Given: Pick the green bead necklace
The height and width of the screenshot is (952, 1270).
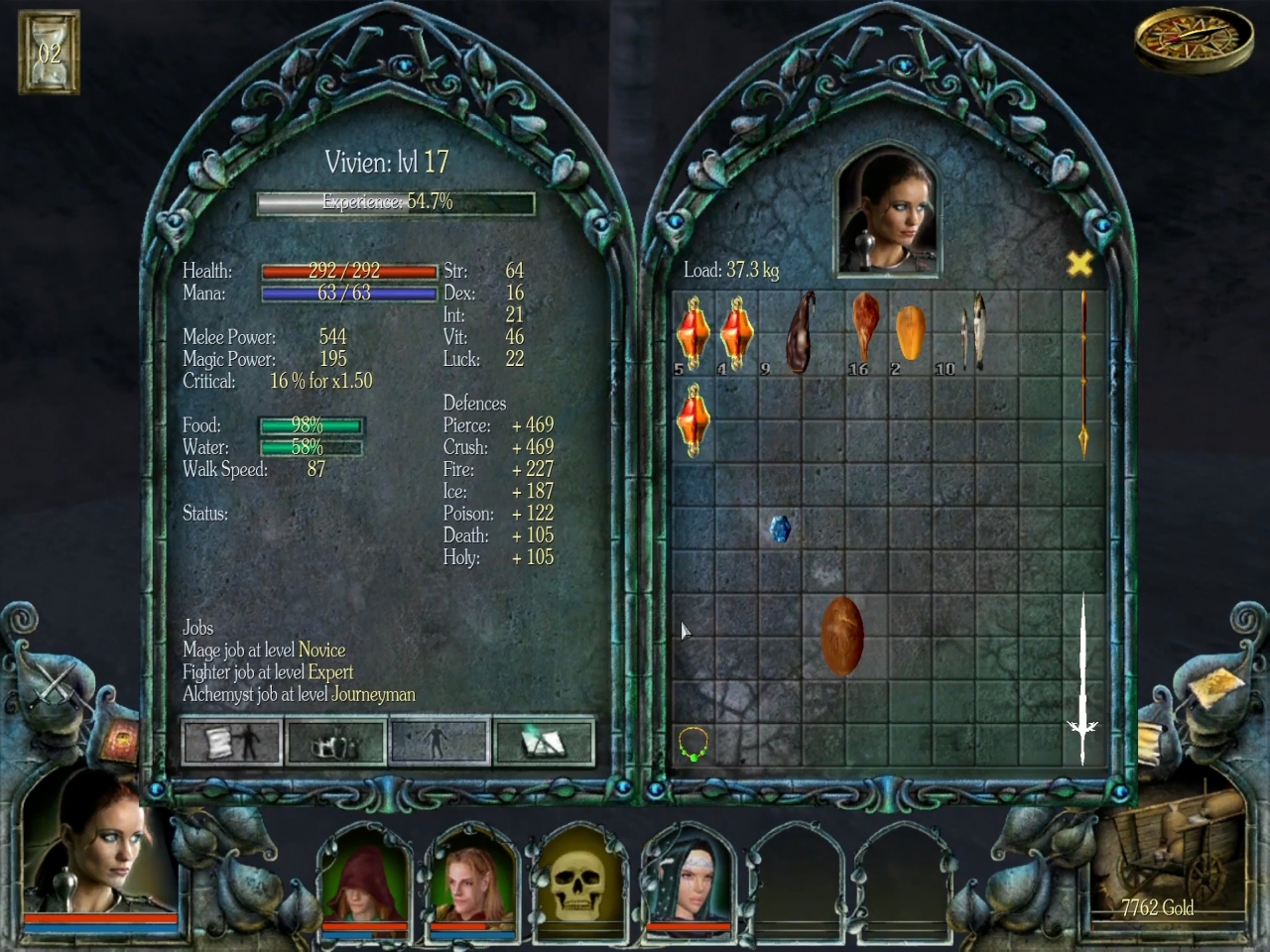Looking at the screenshot, I should [693, 743].
